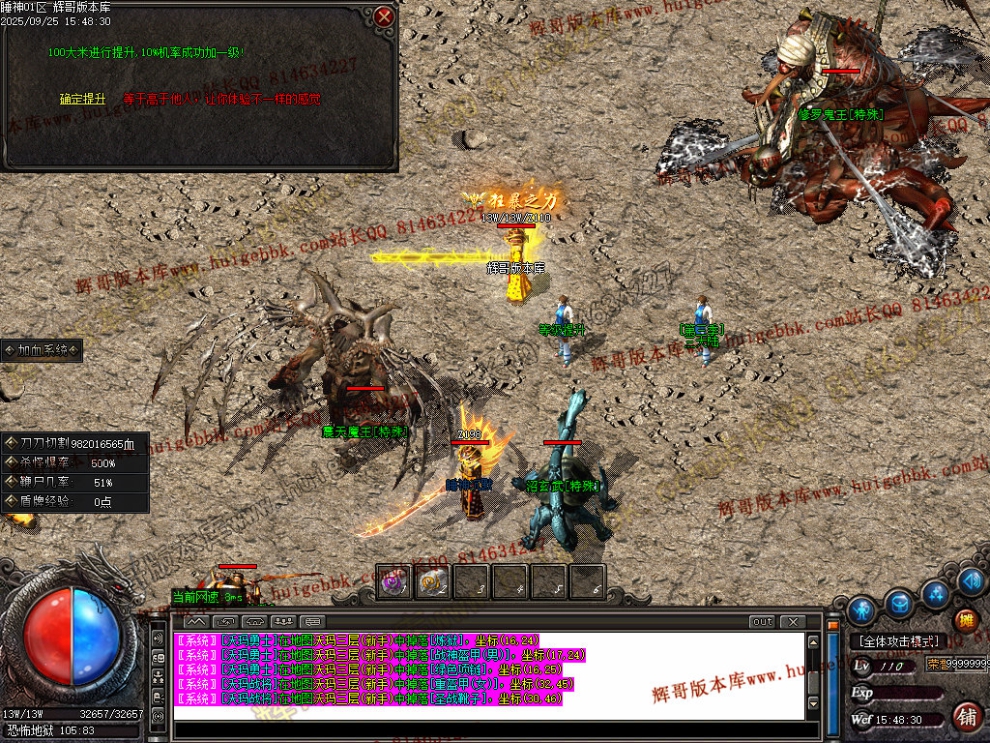Open the 摊 stall button
This screenshot has width=990, height=743.
tap(965, 620)
